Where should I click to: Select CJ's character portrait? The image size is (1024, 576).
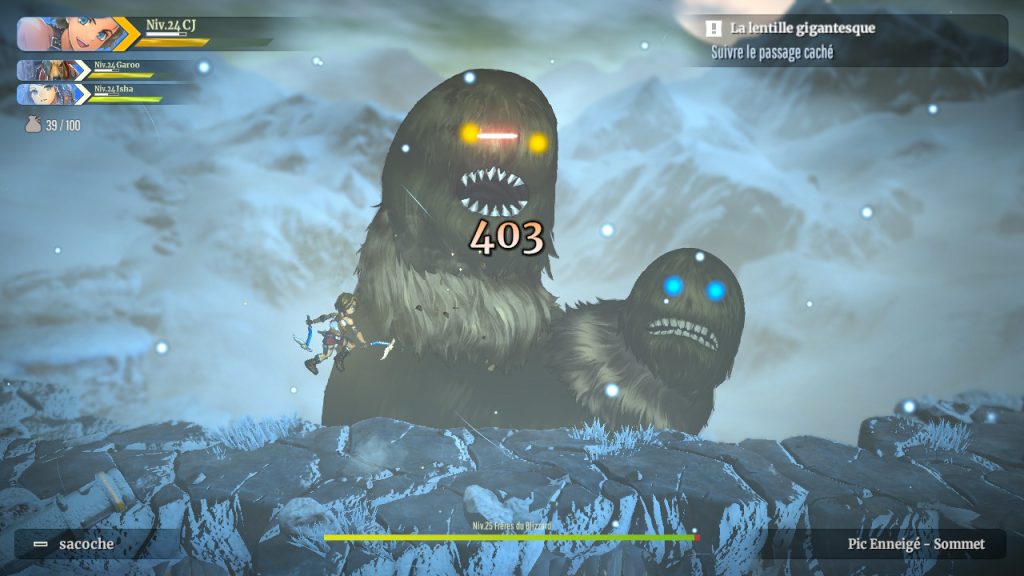[65, 33]
